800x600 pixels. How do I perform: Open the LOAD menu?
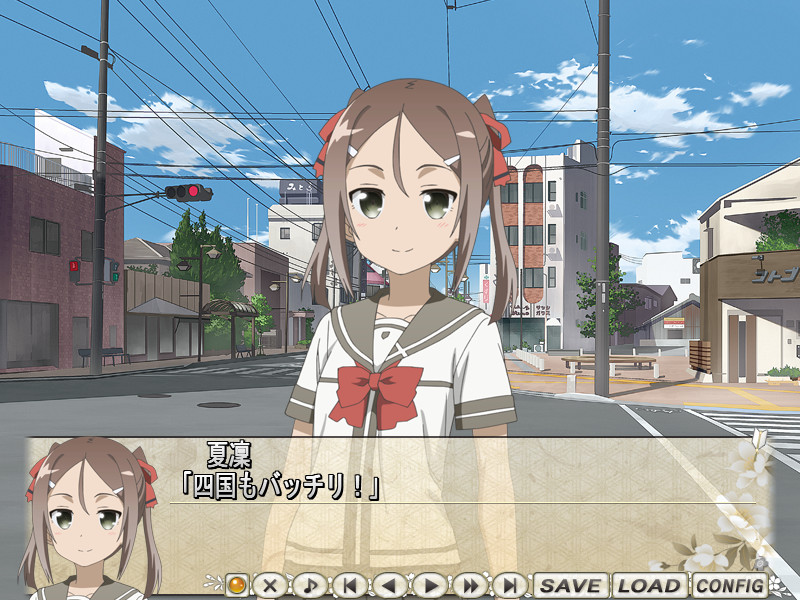[x=649, y=585]
